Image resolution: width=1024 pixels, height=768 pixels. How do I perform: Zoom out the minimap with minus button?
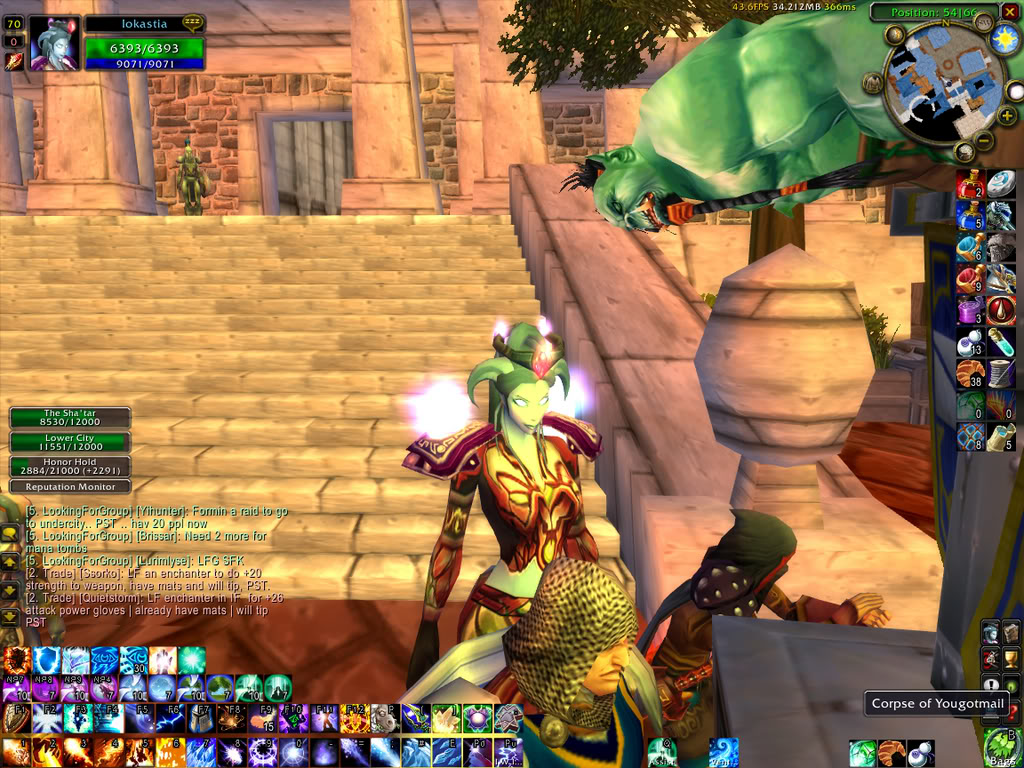point(984,139)
